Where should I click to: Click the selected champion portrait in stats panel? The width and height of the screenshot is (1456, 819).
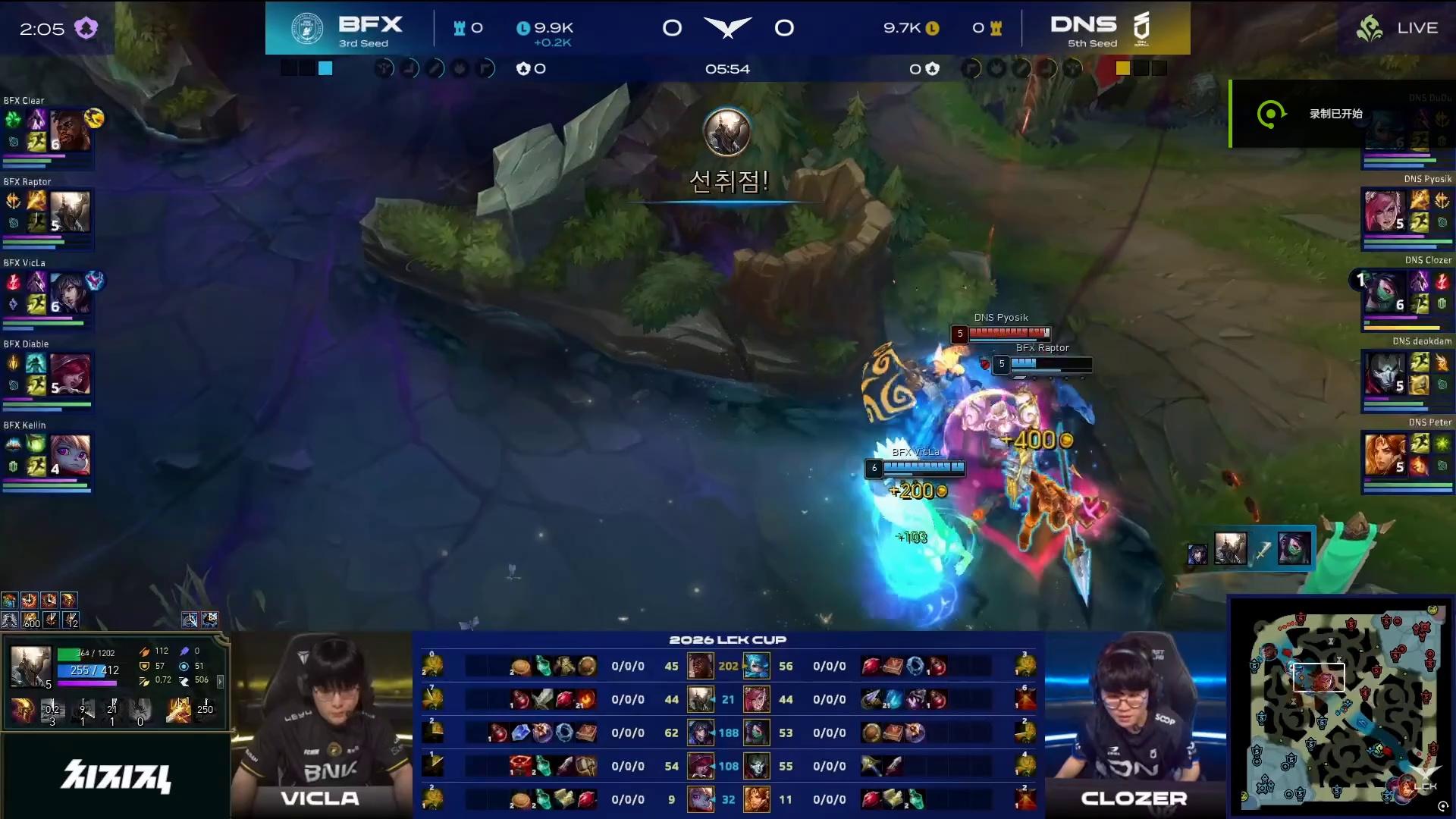click(30, 667)
